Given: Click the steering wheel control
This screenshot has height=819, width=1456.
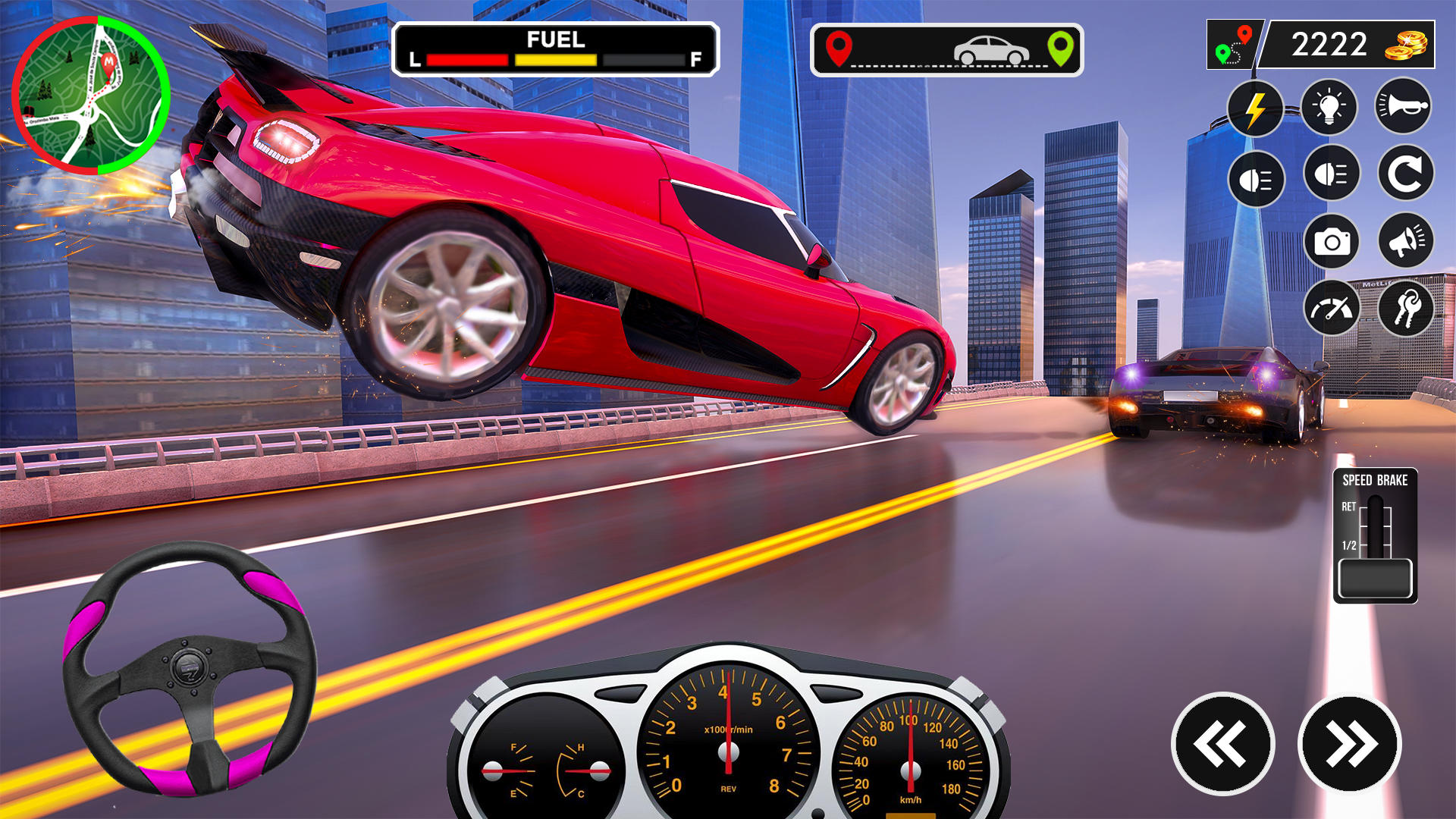Looking at the screenshot, I should click(190, 669).
